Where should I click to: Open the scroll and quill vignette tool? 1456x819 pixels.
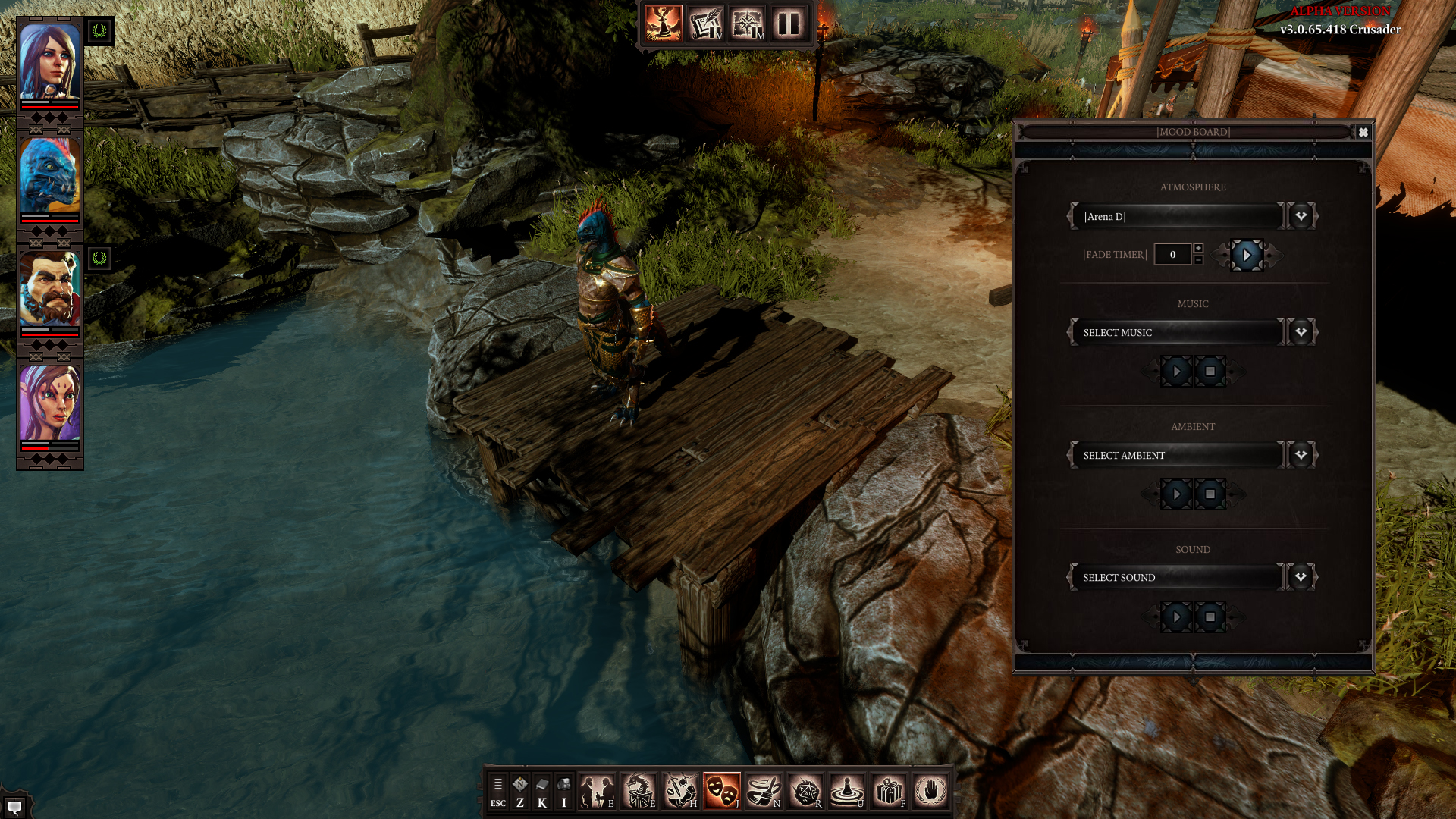pos(705,24)
